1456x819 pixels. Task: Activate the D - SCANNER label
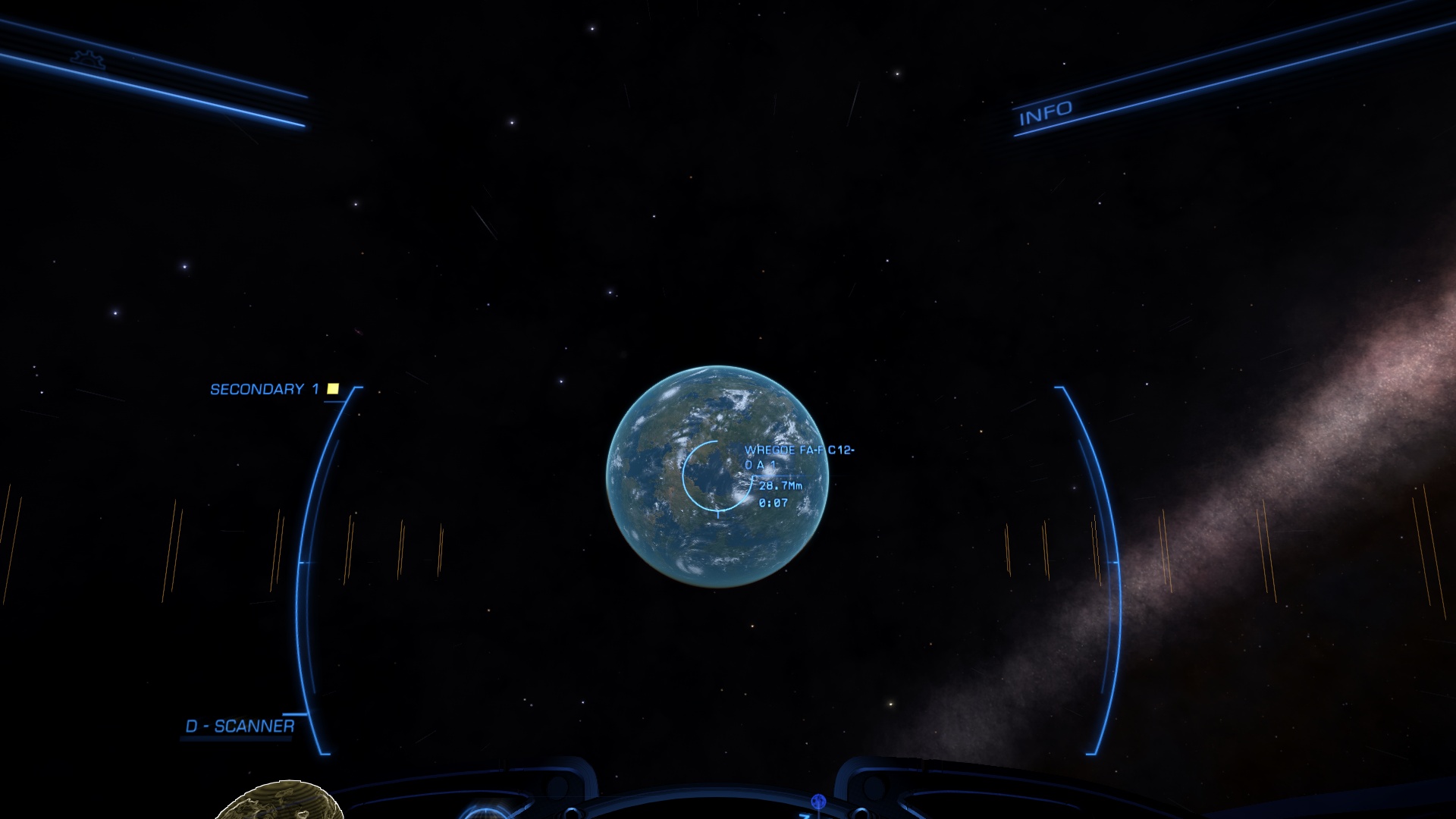coord(240,726)
